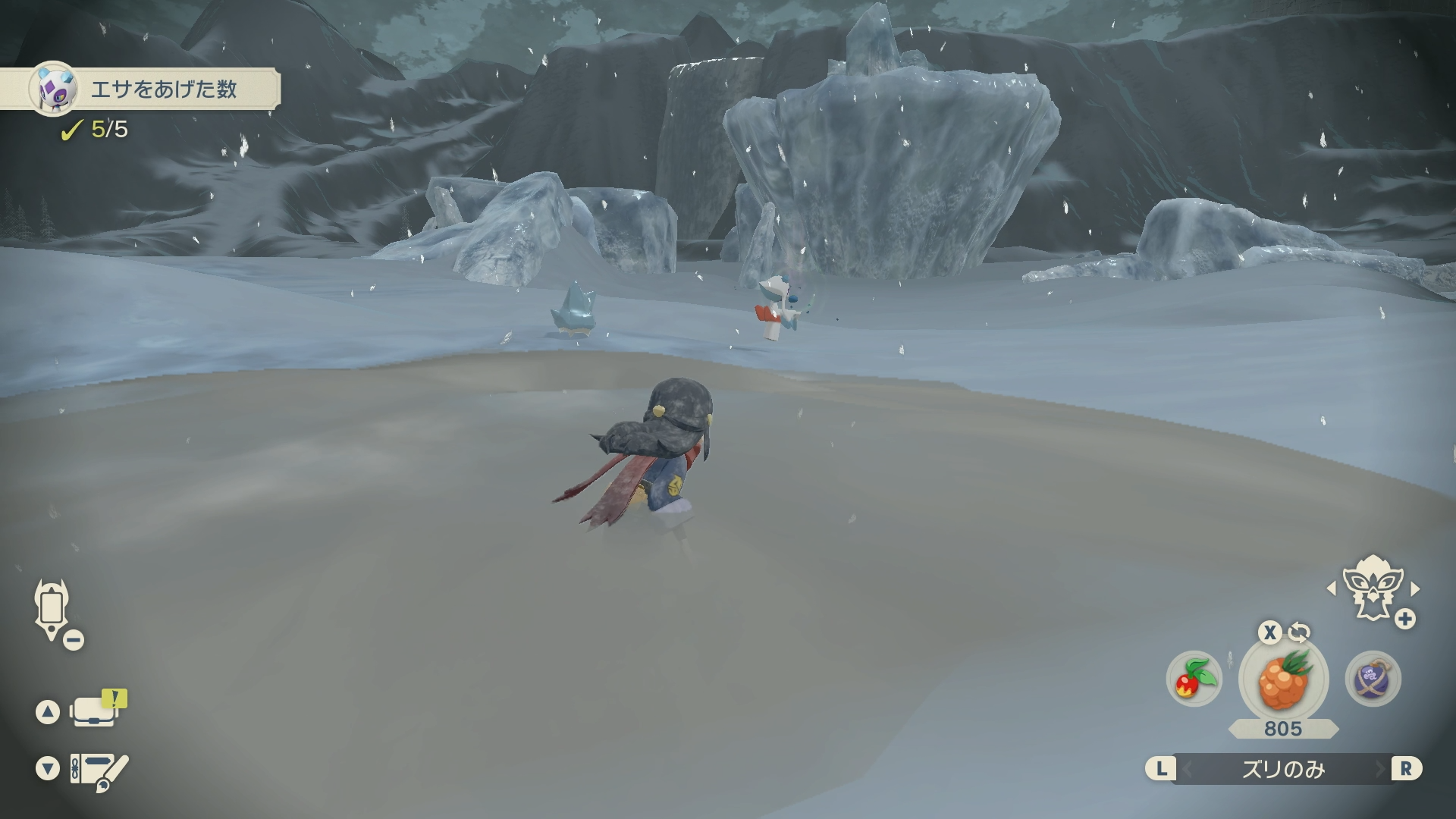The width and height of the screenshot is (1456, 819).
Task: Open the Arc Phone map icon
Action: click(52, 609)
